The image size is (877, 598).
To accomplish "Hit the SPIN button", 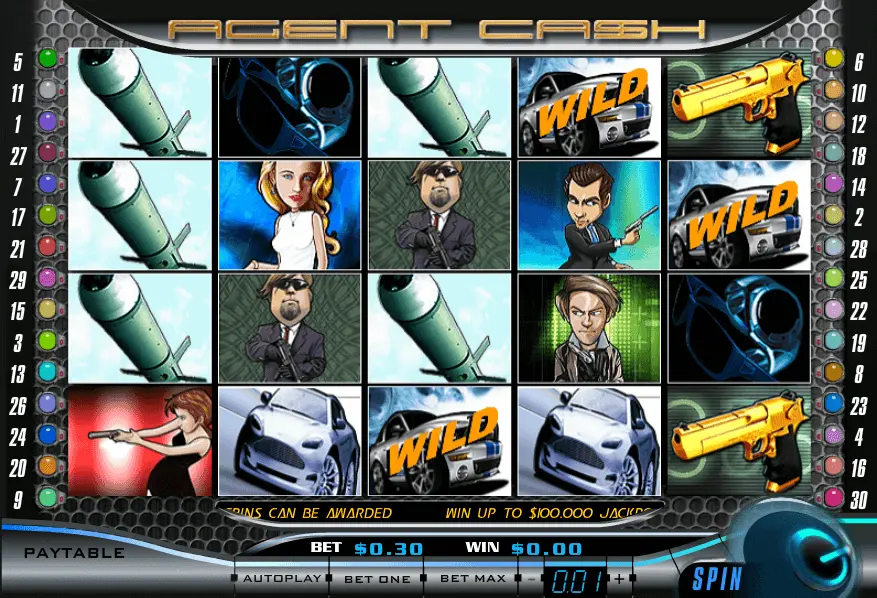I will (x=717, y=578).
